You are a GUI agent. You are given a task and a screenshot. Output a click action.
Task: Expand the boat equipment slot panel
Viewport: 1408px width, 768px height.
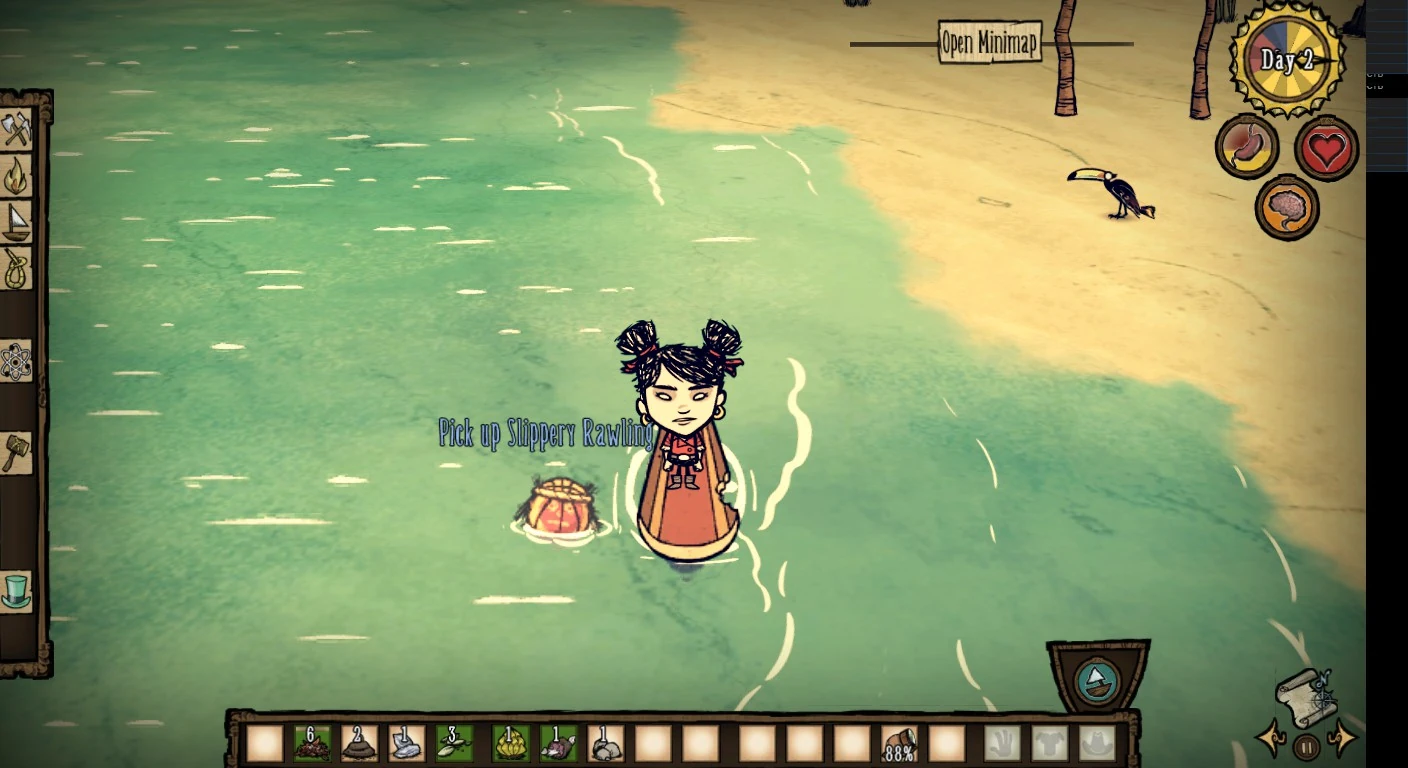coord(1097,678)
